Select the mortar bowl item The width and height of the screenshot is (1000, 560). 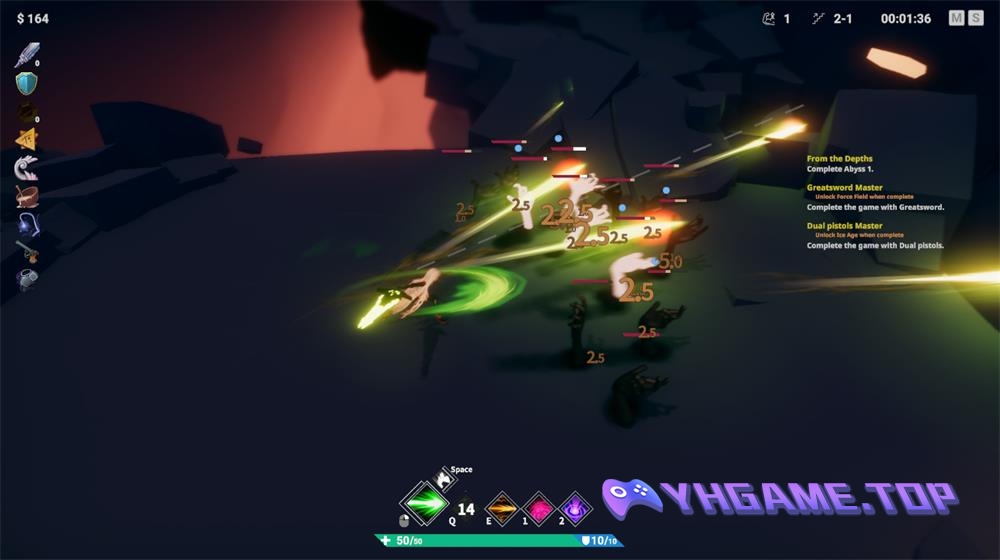(x=27, y=196)
